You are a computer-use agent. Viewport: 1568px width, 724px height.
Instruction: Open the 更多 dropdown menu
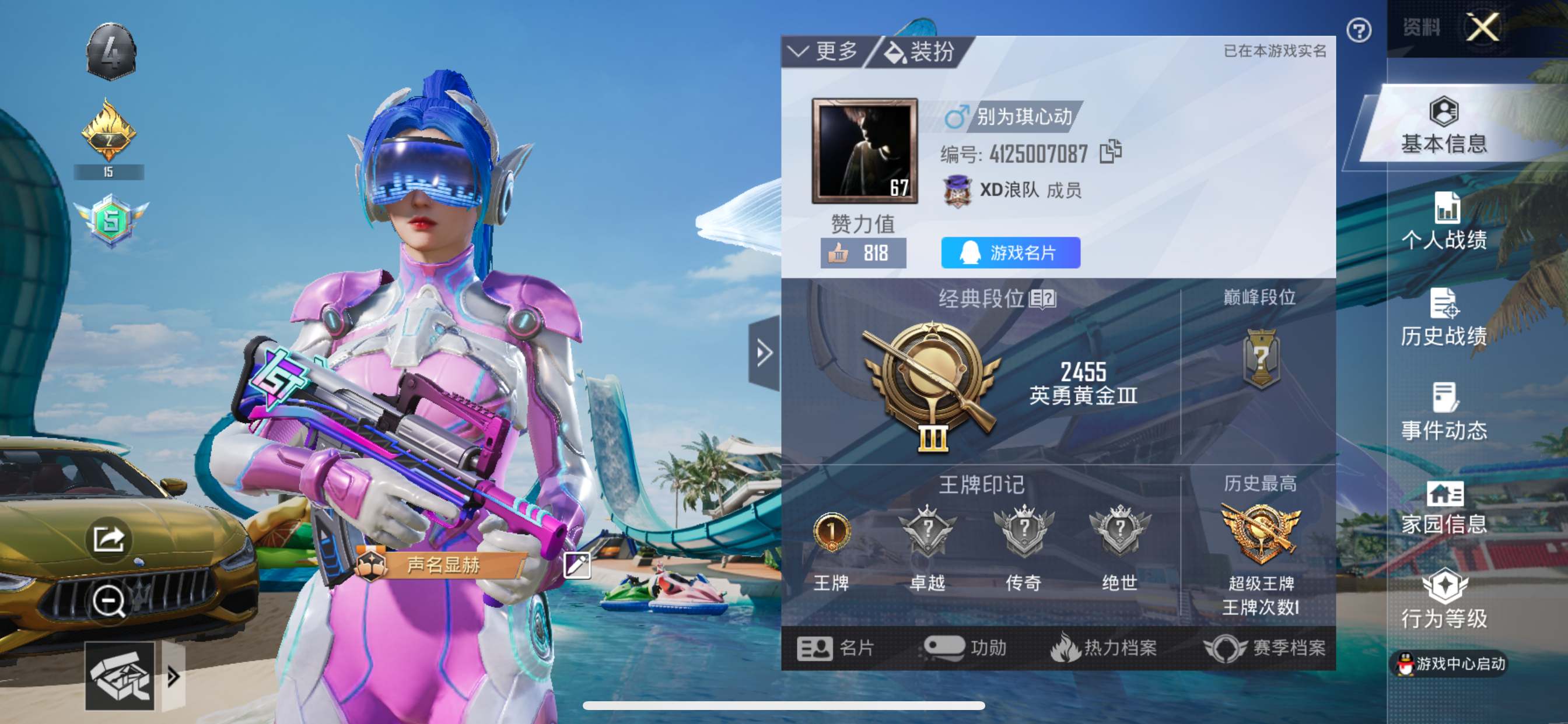824,52
